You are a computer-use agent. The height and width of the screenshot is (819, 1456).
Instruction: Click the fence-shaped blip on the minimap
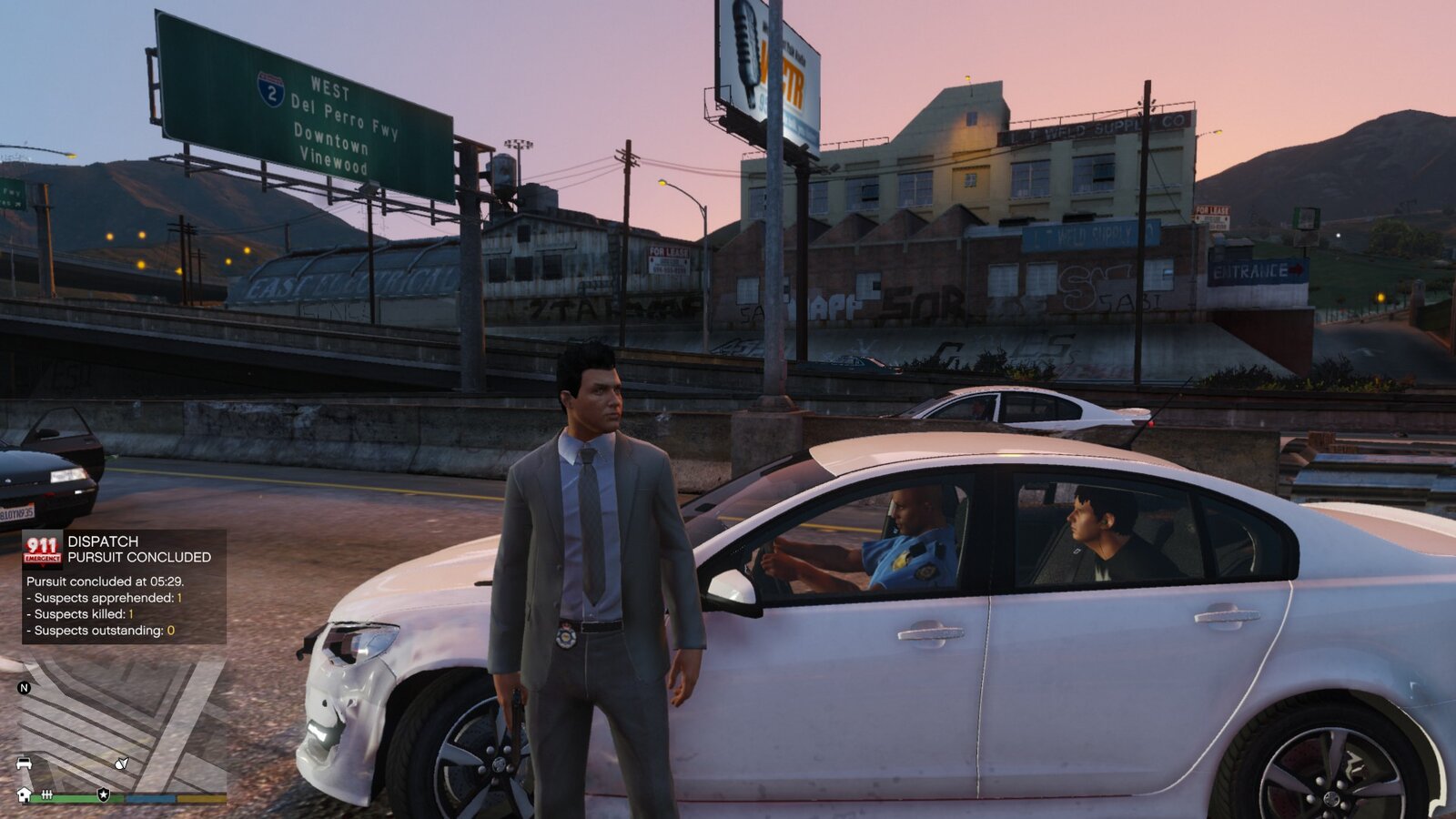point(46,794)
